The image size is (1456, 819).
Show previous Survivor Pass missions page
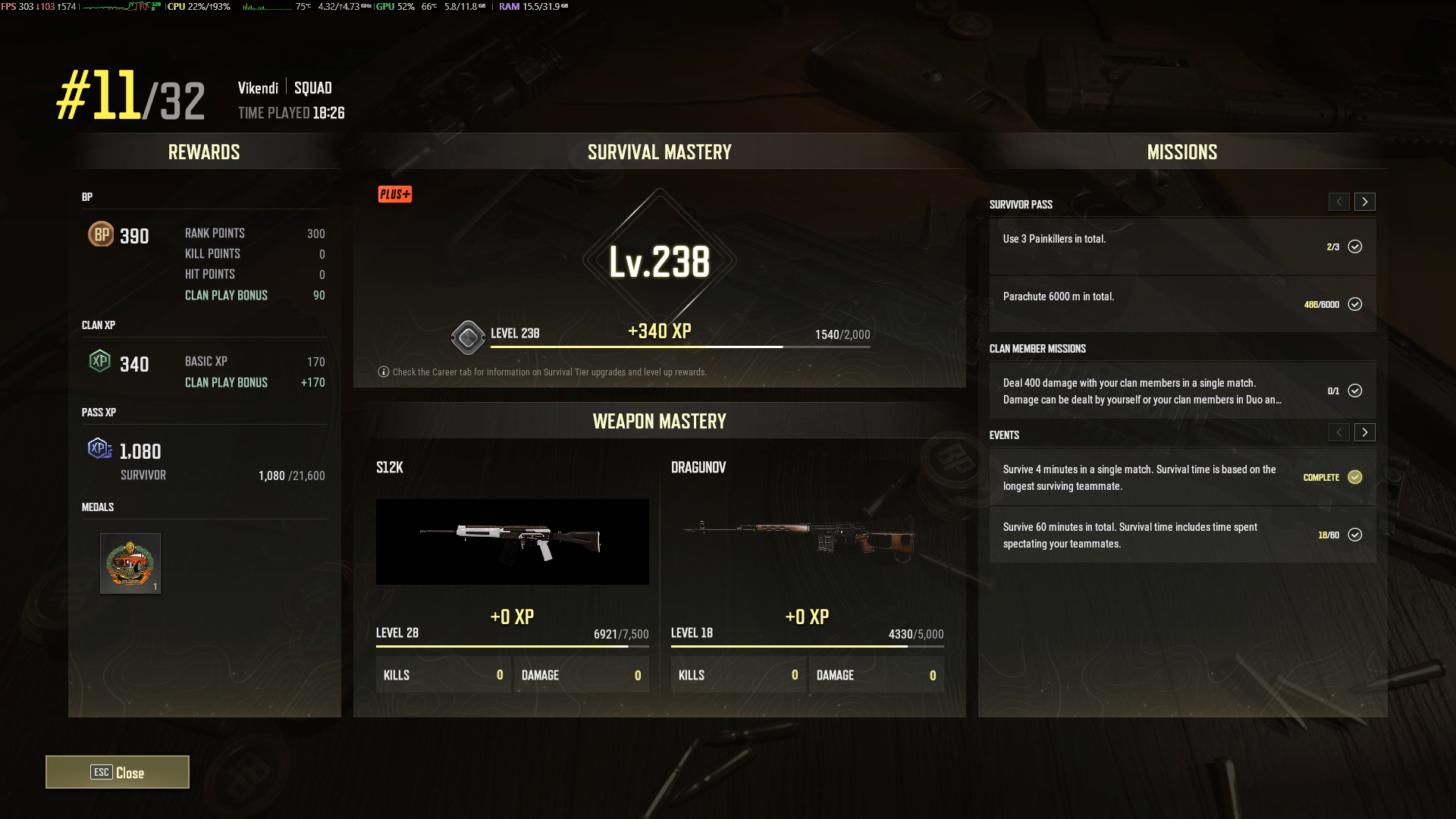pyautogui.click(x=1338, y=202)
